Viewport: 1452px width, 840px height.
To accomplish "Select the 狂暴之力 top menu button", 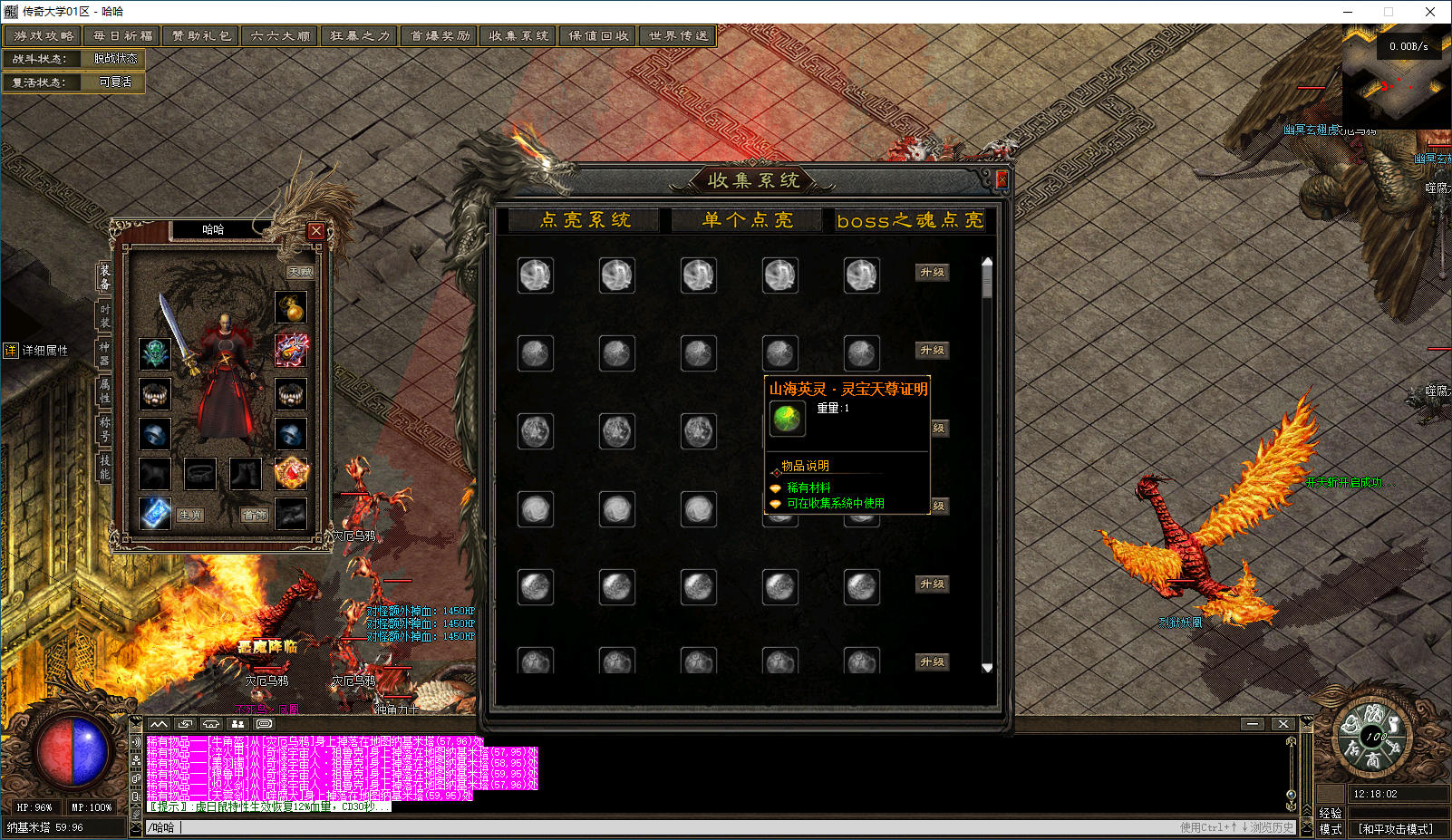I will click(360, 36).
